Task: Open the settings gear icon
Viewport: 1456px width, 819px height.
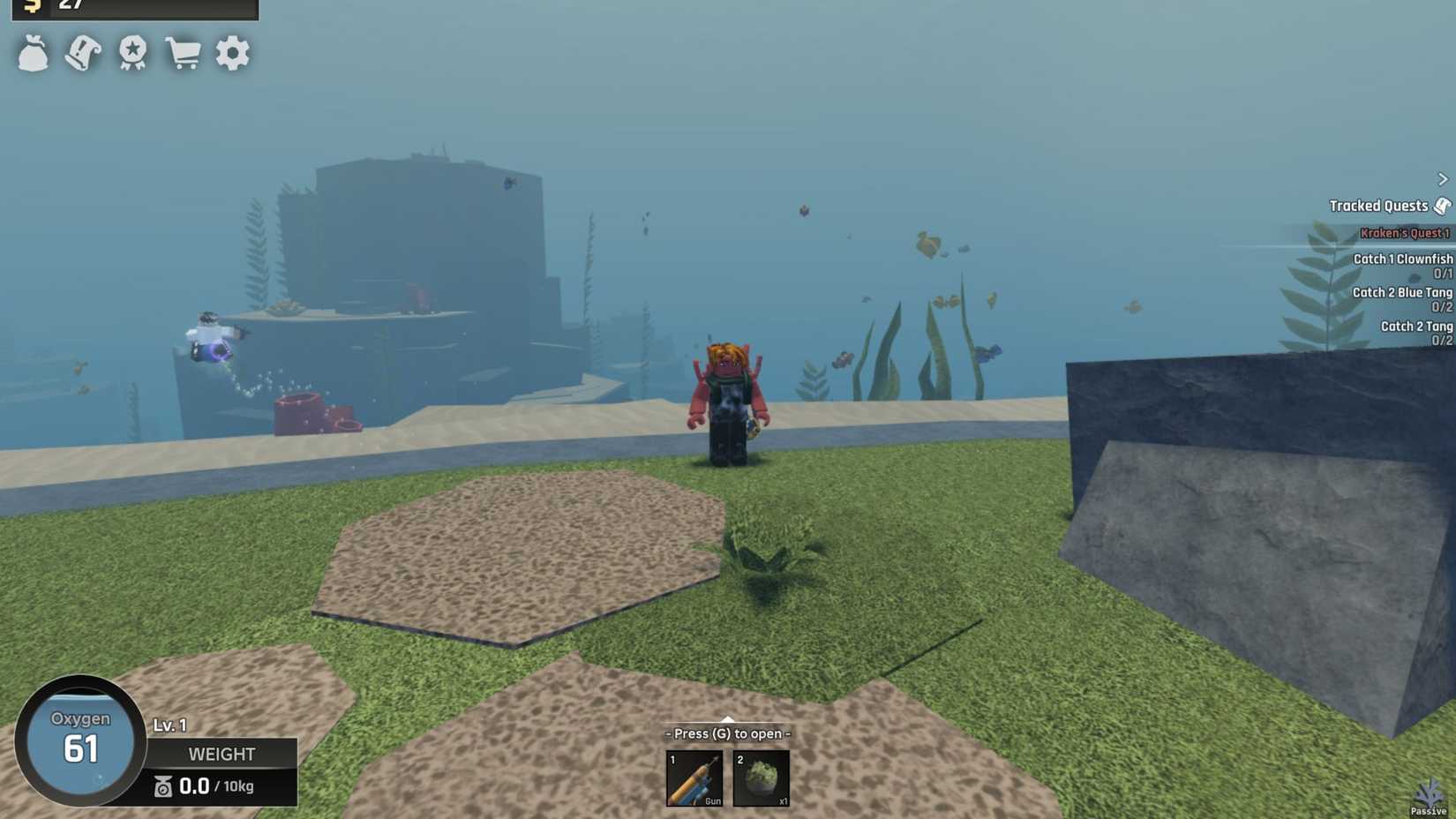Action: tap(231, 53)
